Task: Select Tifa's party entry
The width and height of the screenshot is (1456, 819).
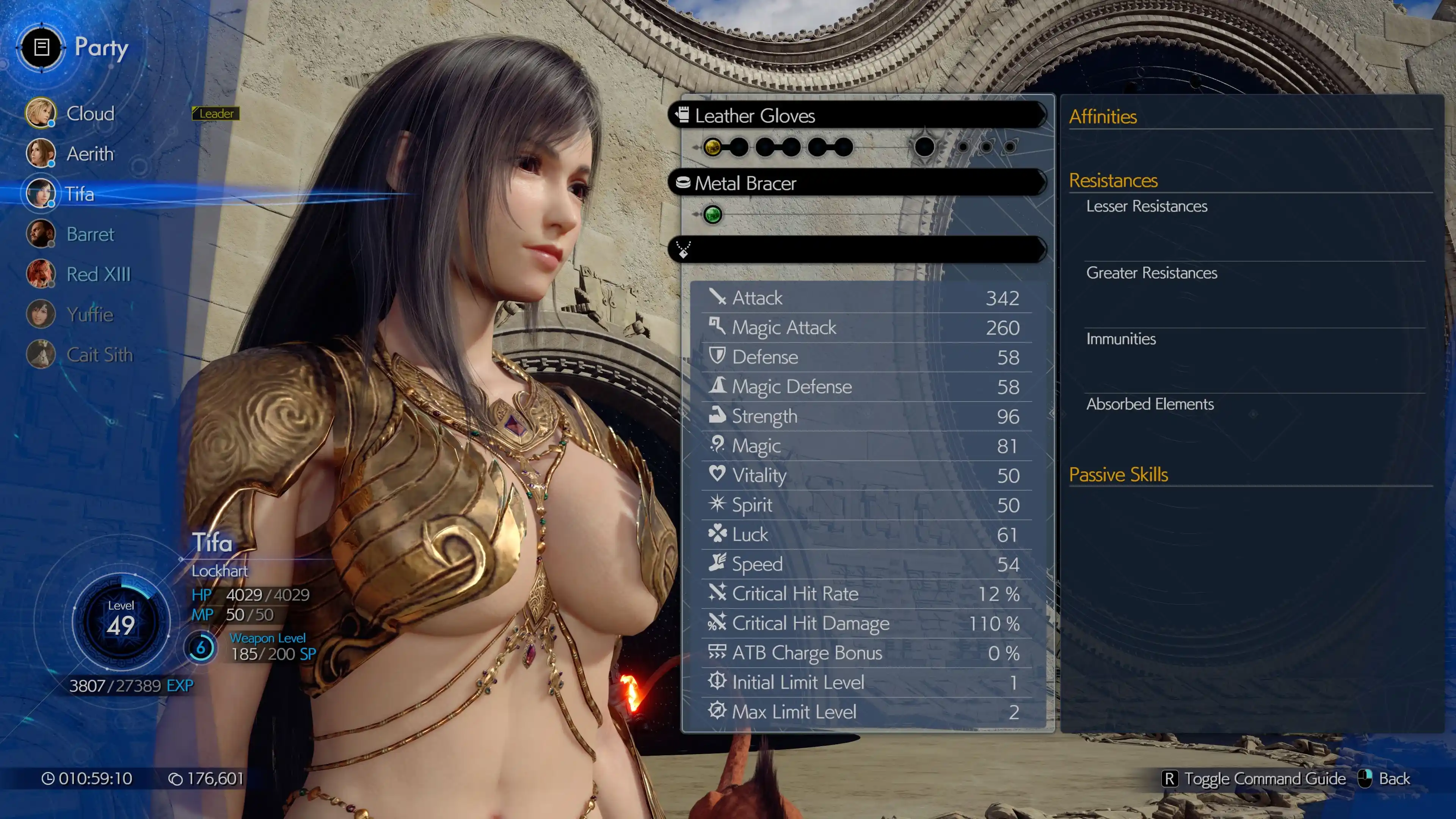Action: [79, 194]
